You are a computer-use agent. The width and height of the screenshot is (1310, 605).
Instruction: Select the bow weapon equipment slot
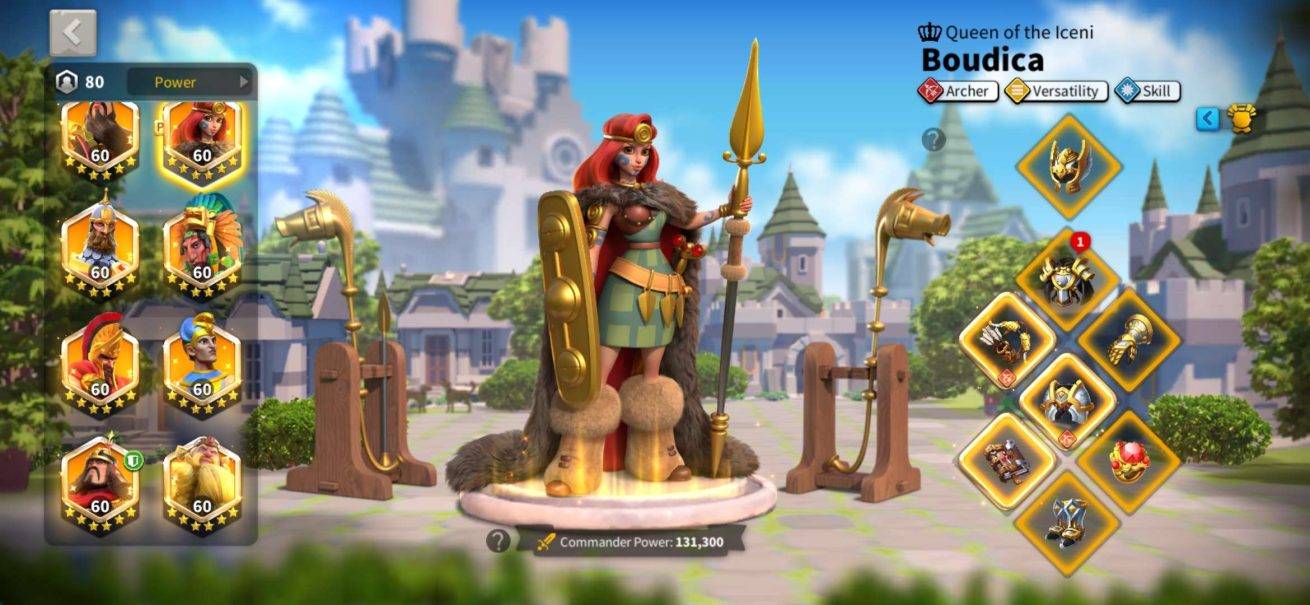1008,340
